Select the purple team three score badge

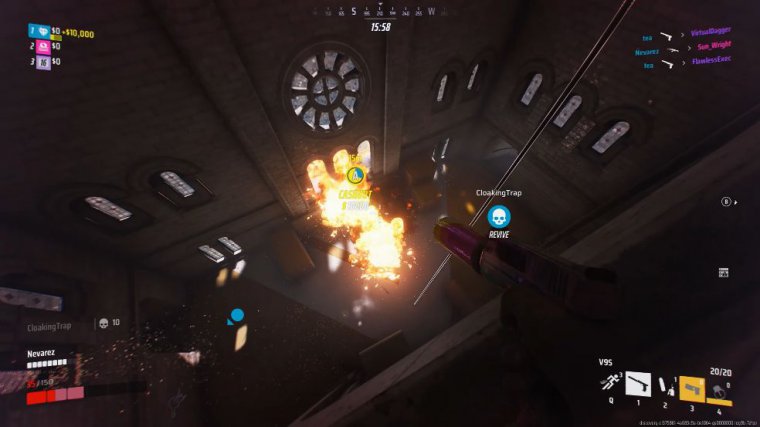[43, 61]
